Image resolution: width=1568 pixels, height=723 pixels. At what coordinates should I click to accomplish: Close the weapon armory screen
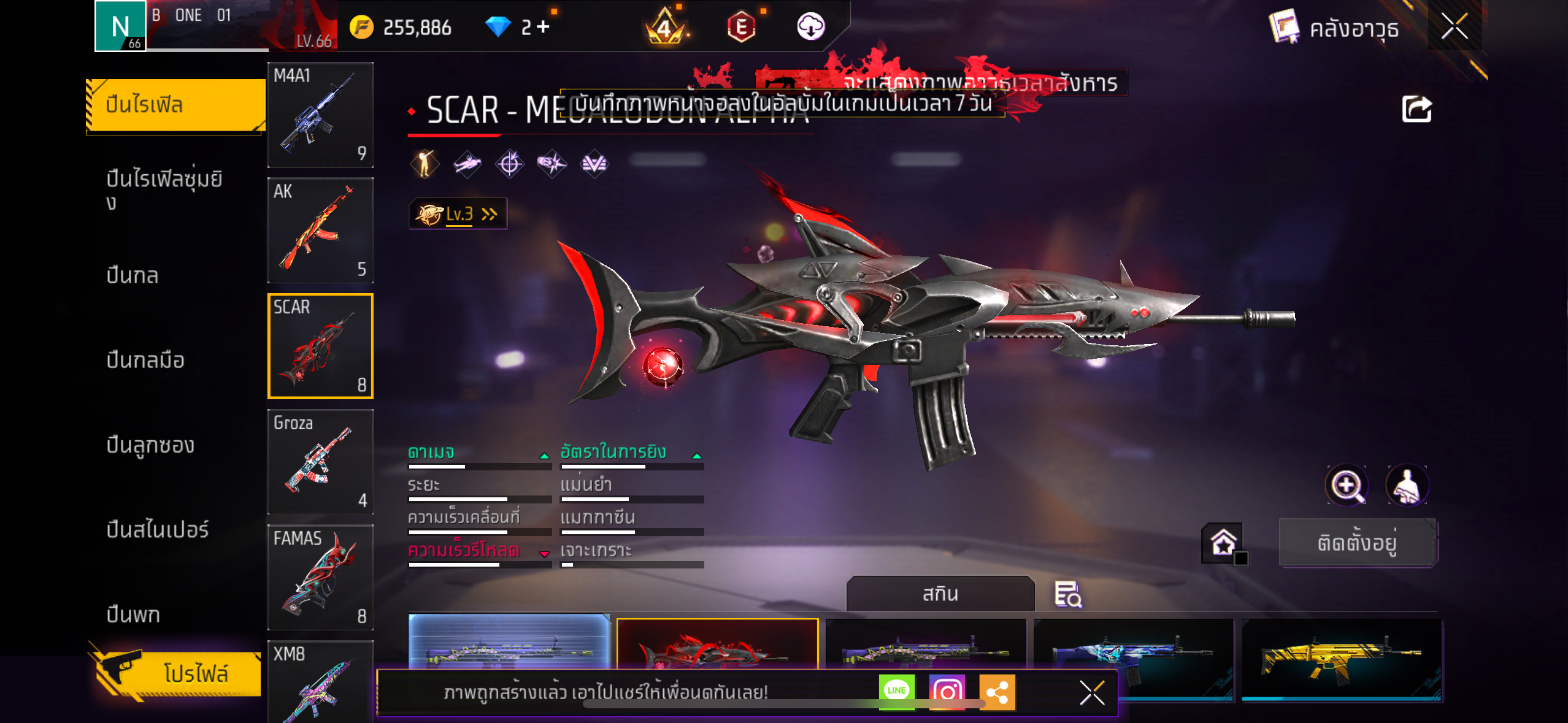(x=1454, y=27)
